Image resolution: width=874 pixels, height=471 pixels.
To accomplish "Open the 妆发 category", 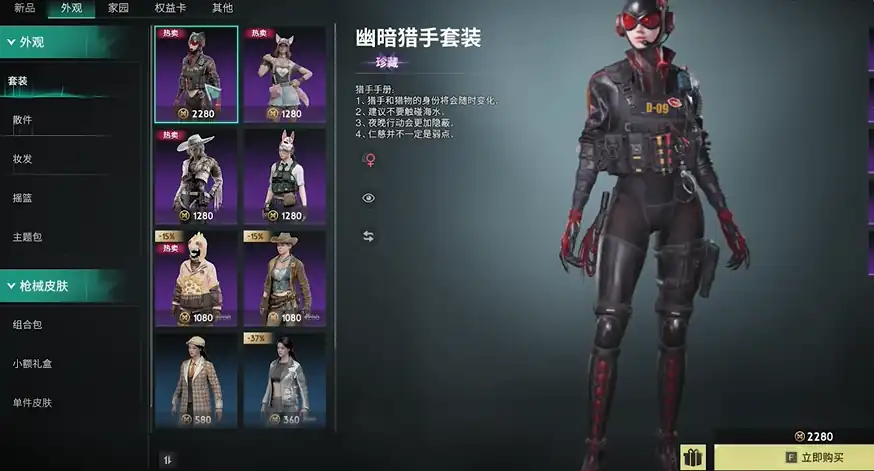I will (22, 158).
